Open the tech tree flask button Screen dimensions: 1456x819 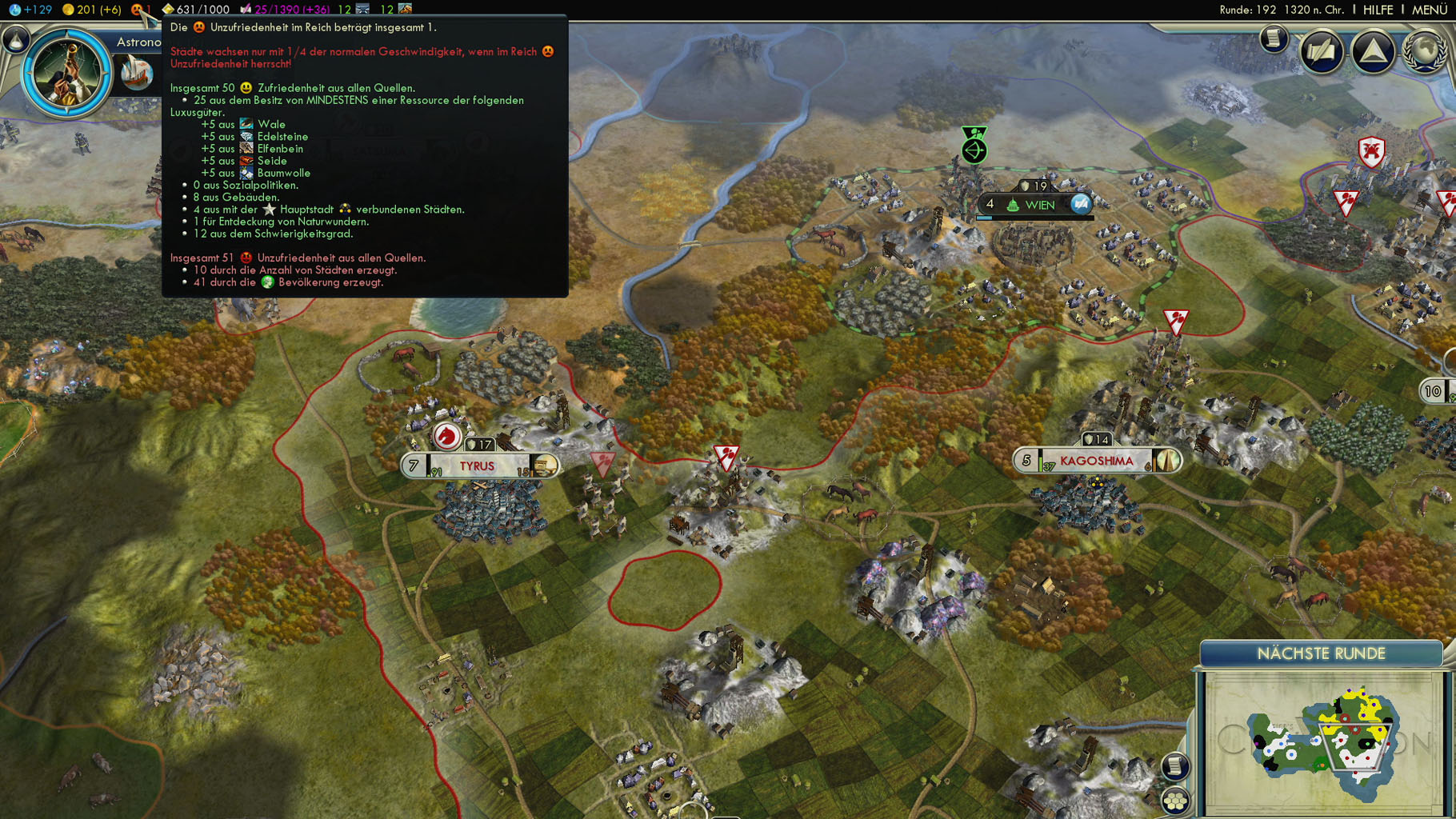(x=15, y=39)
